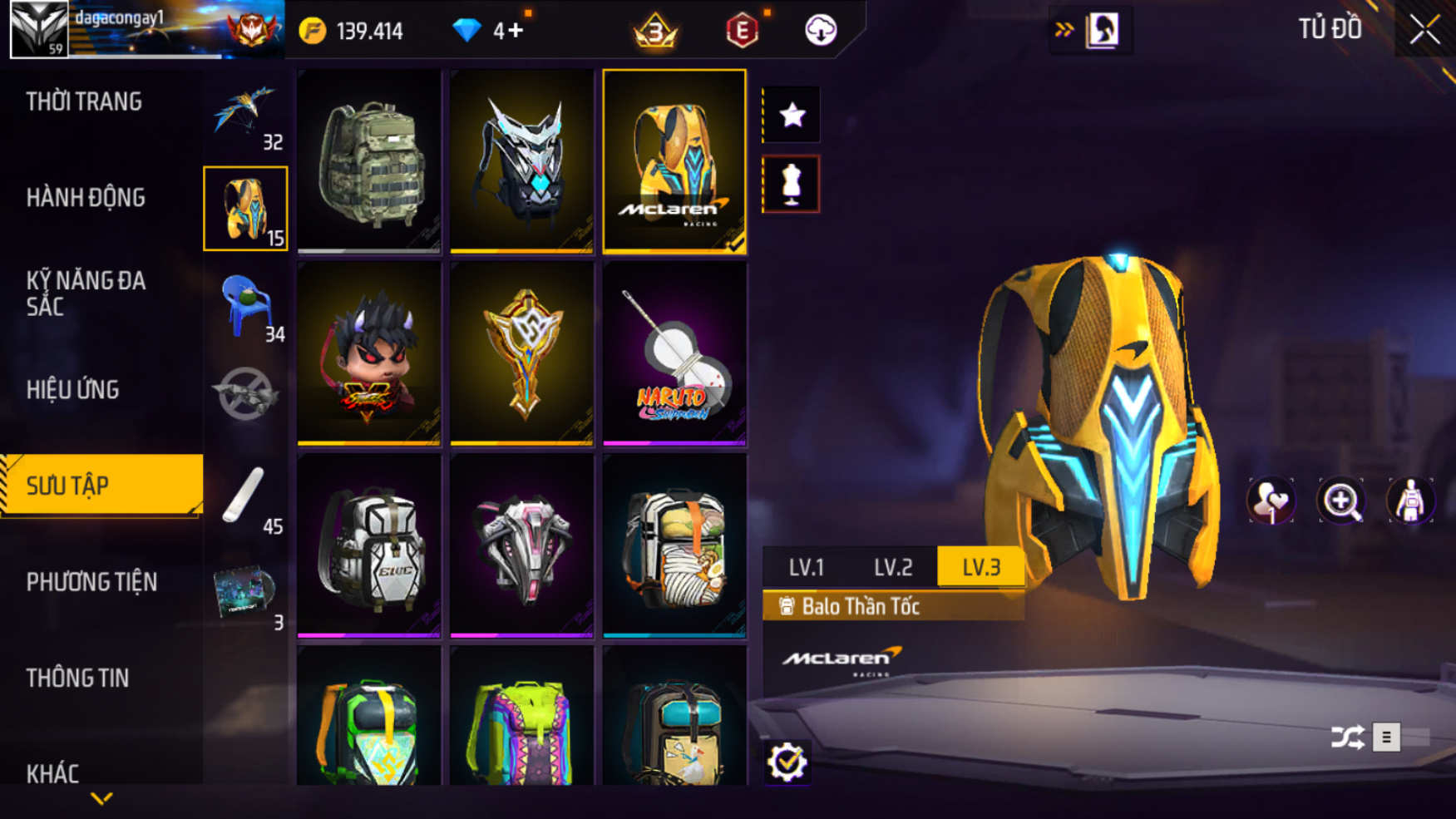This screenshot has height=819, width=1456.
Task: Pick the Street Fighter chibi backpack
Action: tap(369, 353)
